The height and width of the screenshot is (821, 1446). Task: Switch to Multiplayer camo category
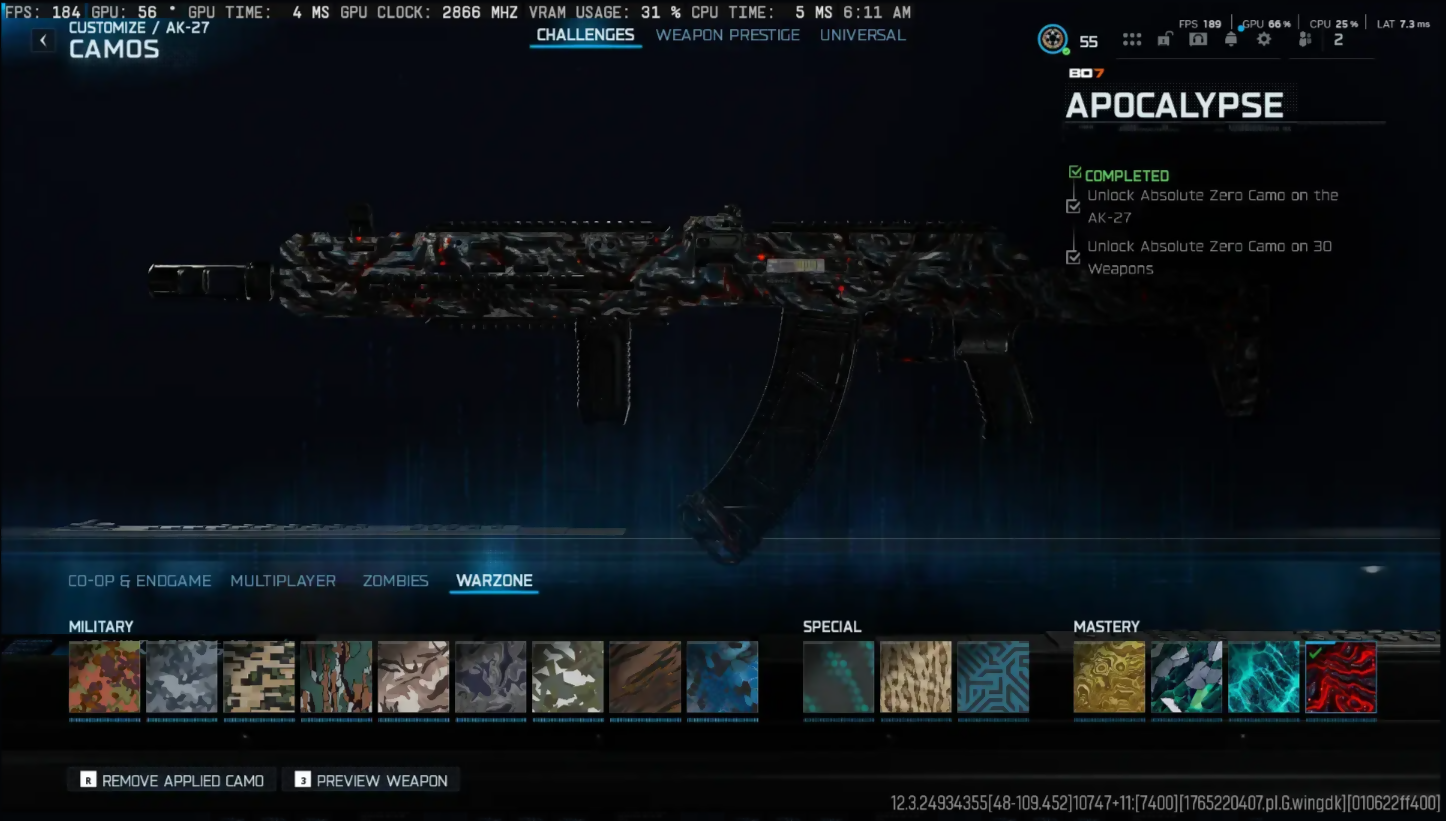click(x=283, y=581)
